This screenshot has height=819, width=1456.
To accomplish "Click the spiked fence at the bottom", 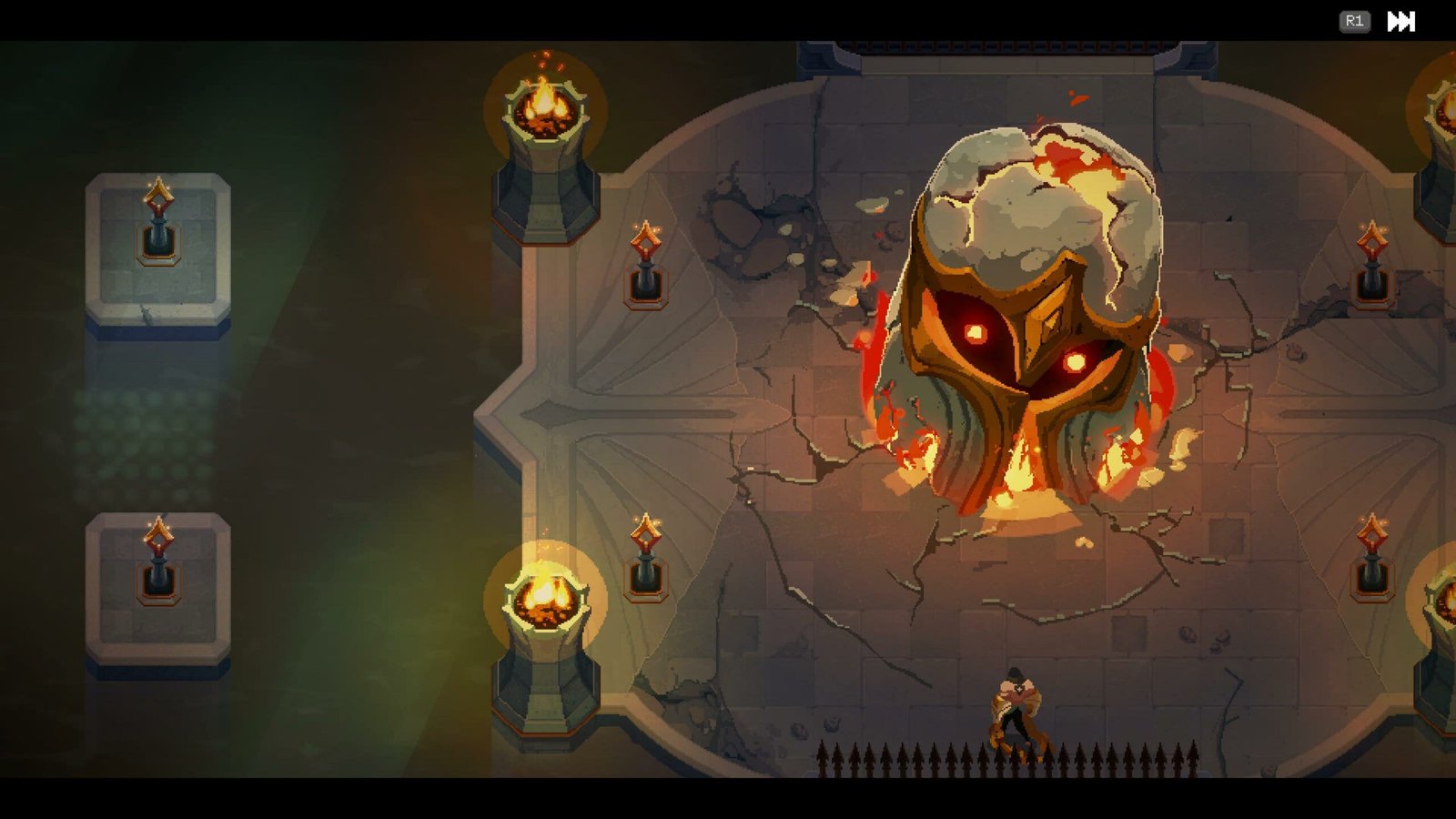I will coord(1001,760).
